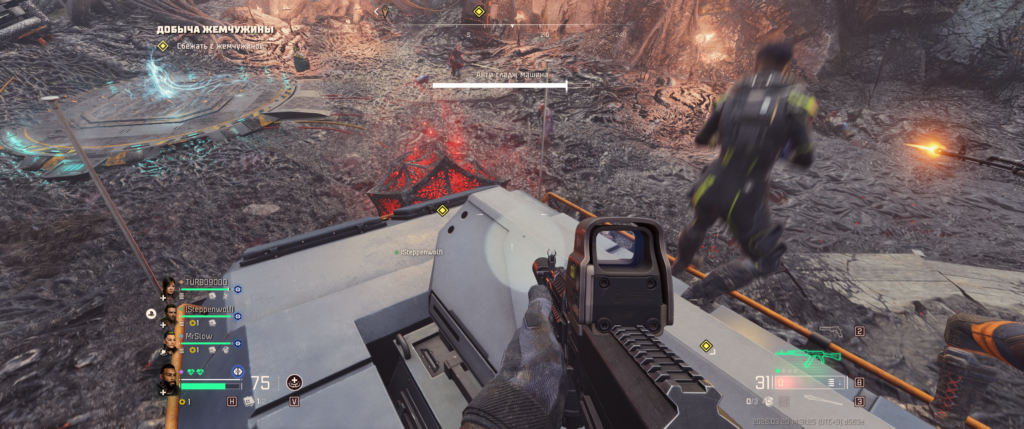Screen dimensions: 1024x429
Task: Click your own character portrait
Action: pyautogui.click(x=169, y=379)
